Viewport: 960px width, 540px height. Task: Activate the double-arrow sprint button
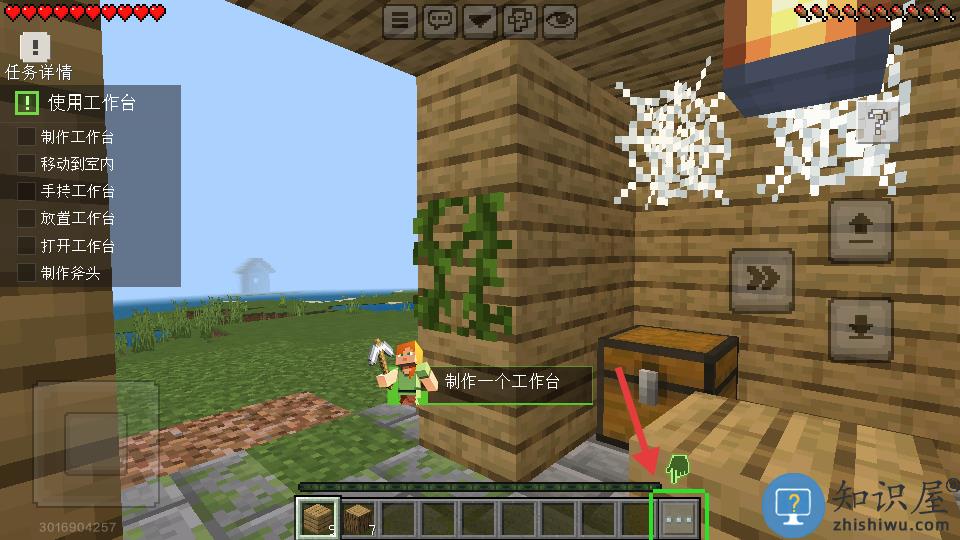[762, 280]
